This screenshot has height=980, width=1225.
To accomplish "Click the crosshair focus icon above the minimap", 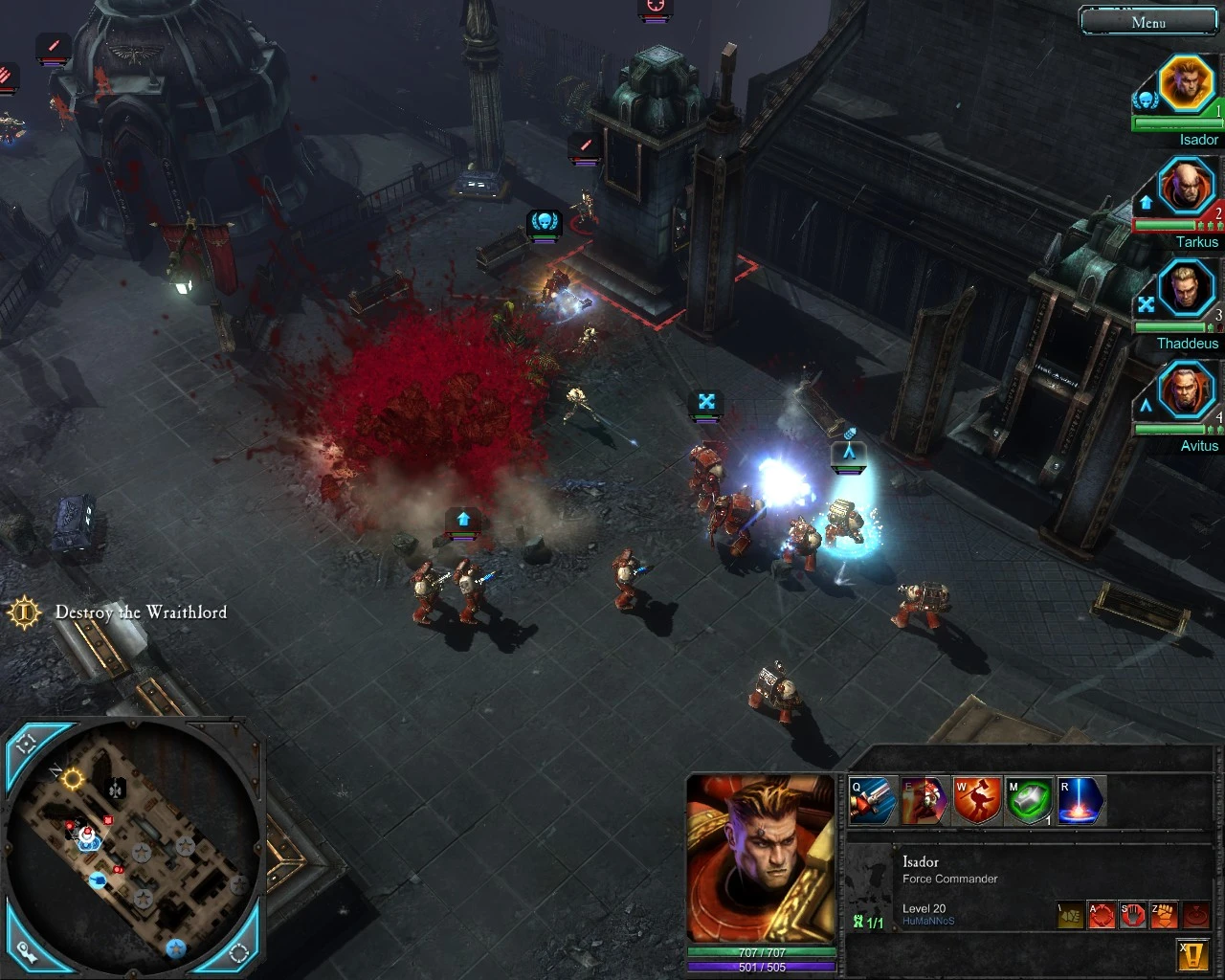I will click(x=25, y=743).
